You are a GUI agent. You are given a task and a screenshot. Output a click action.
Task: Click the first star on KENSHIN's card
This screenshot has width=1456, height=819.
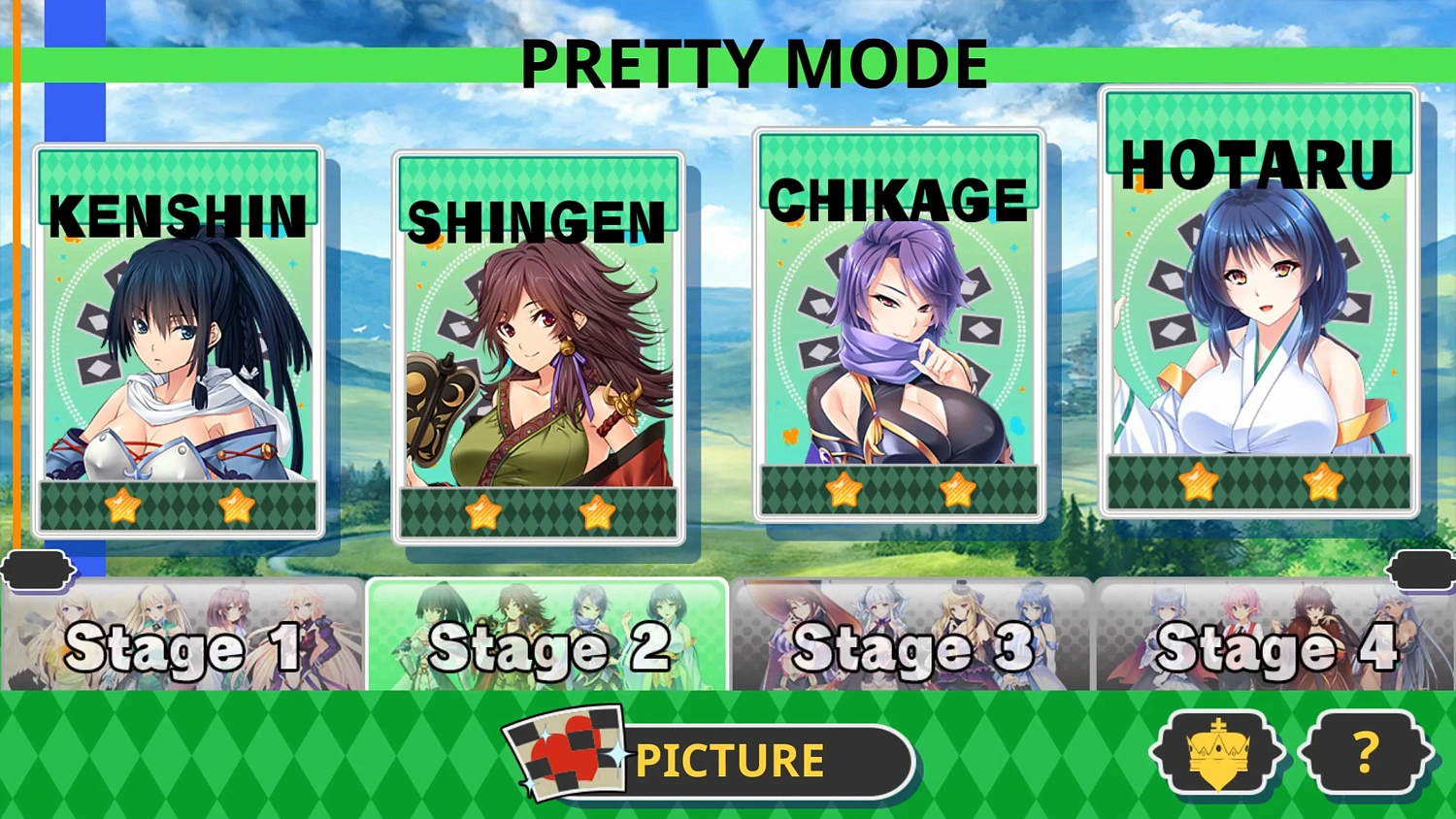click(122, 506)
